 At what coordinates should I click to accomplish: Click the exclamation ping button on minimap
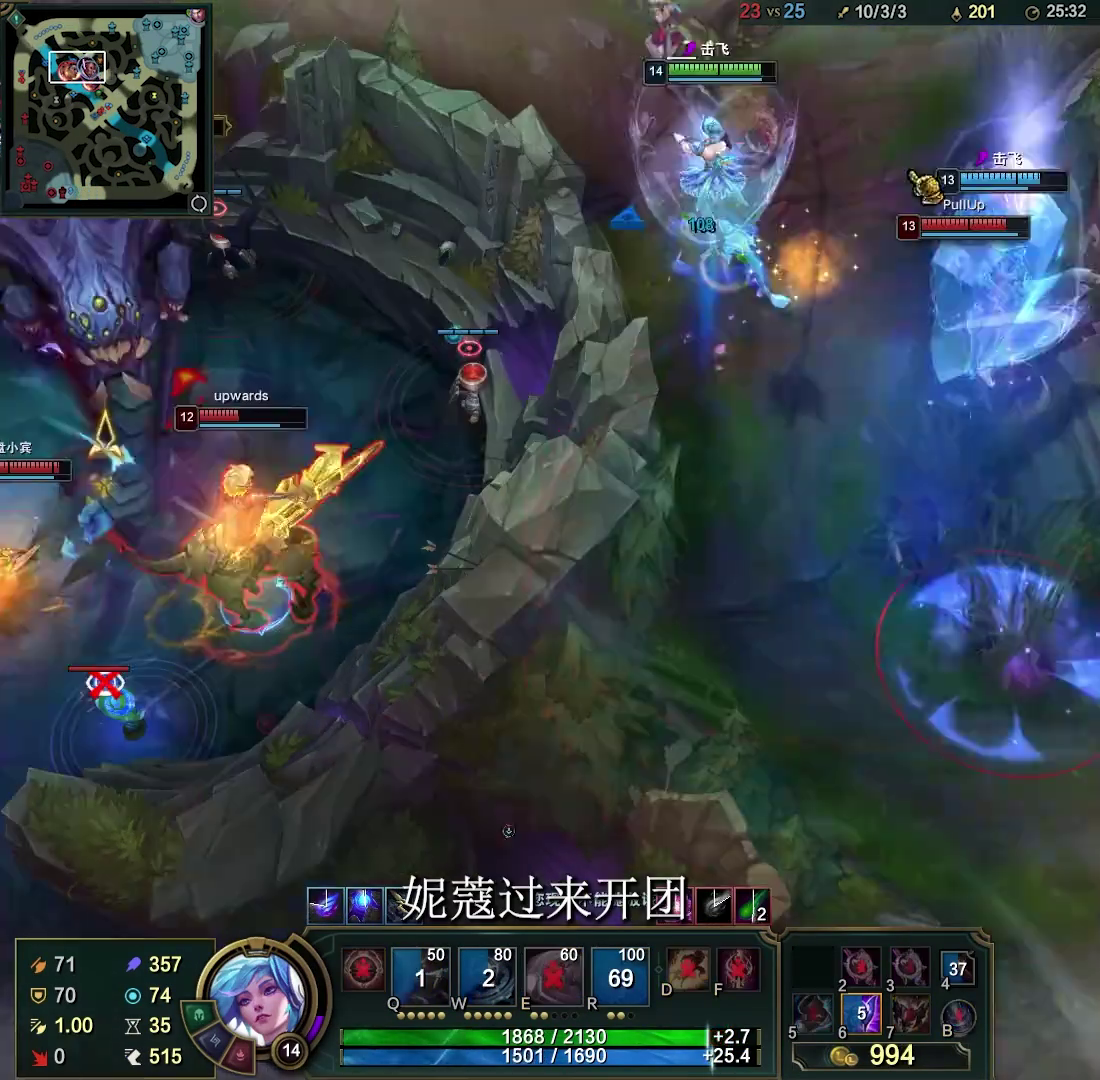(x=16, y=16)
